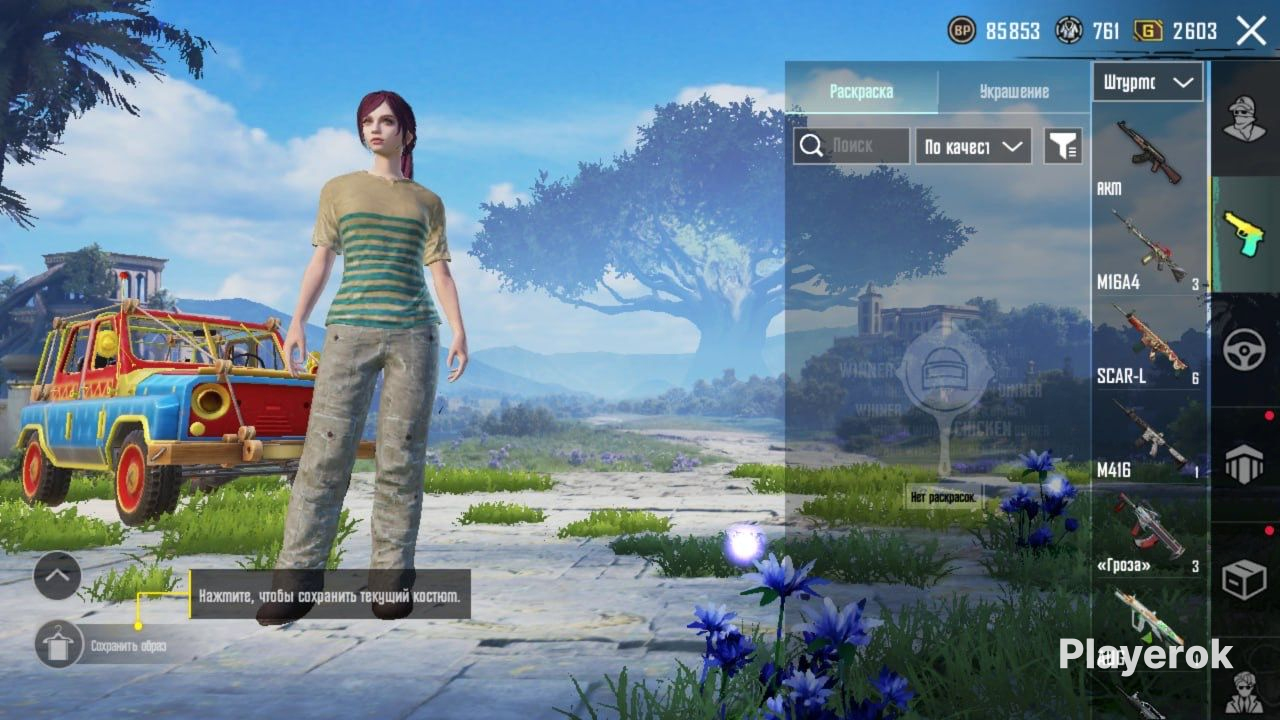Open the steering wheel vehicles category
Screen dimensions: 1280x720
tap(1244, 349)
